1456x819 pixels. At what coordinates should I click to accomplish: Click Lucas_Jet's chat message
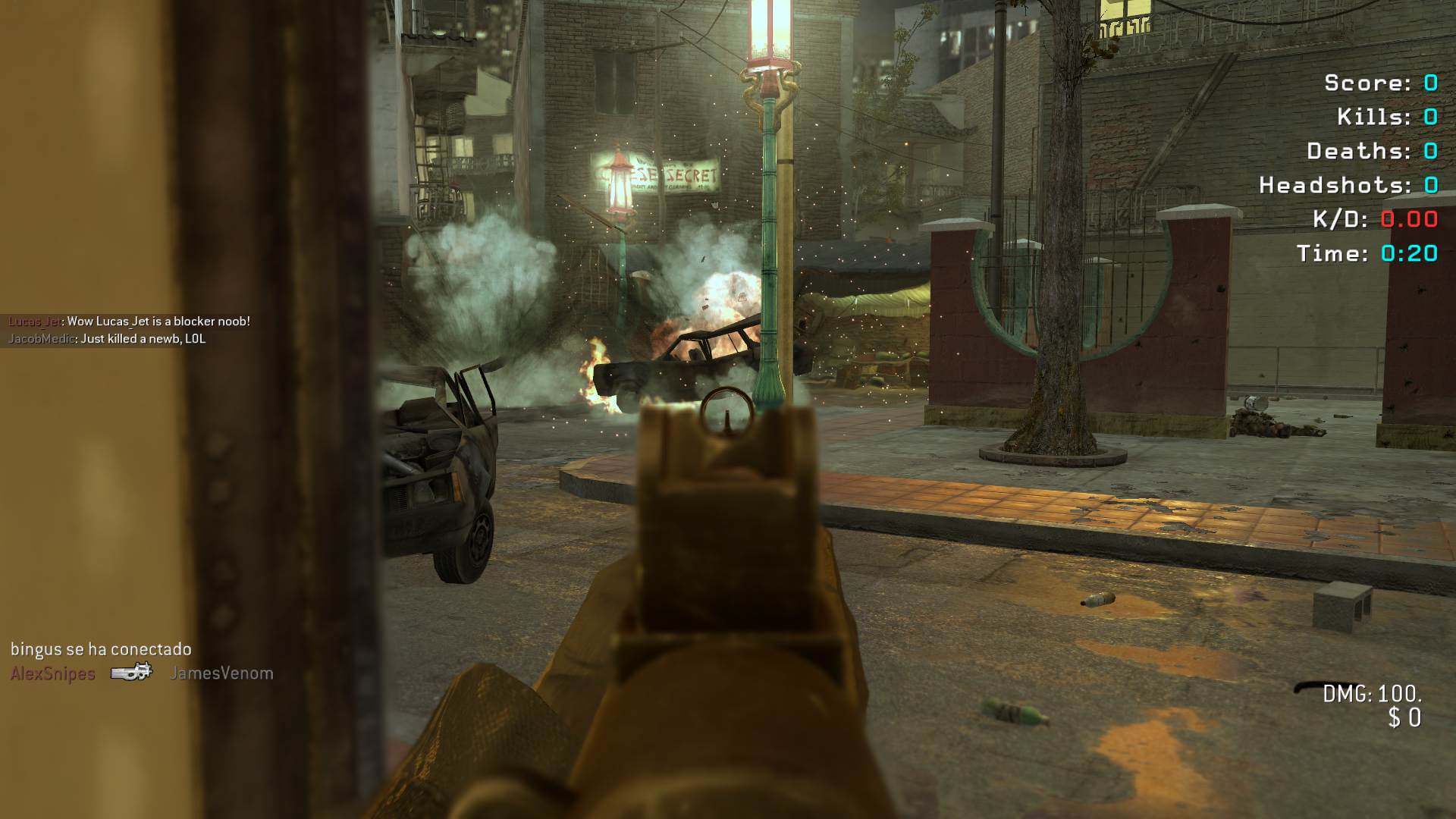[x=129, y=322]
